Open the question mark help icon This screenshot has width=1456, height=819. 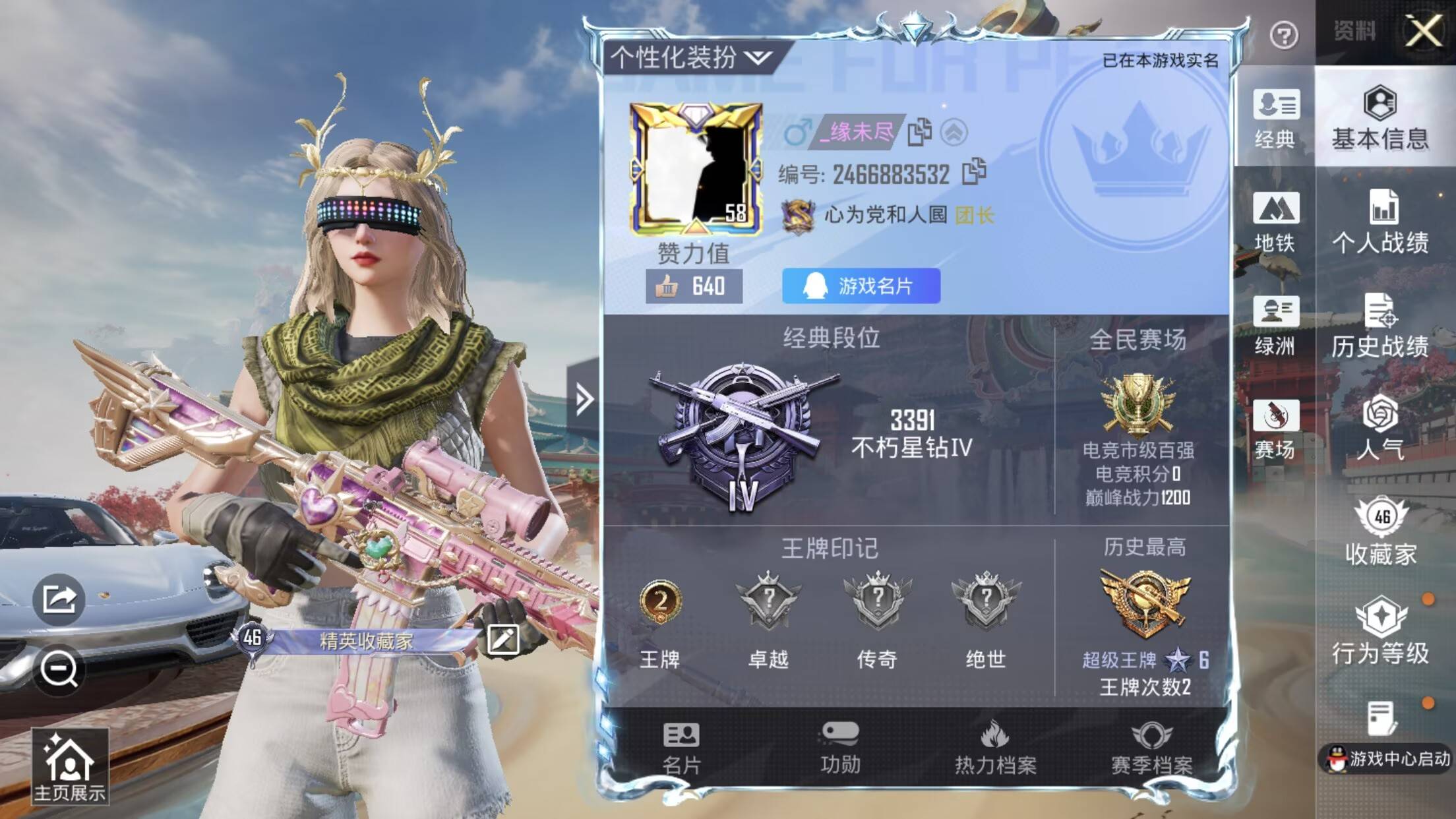pos(1283,35)
